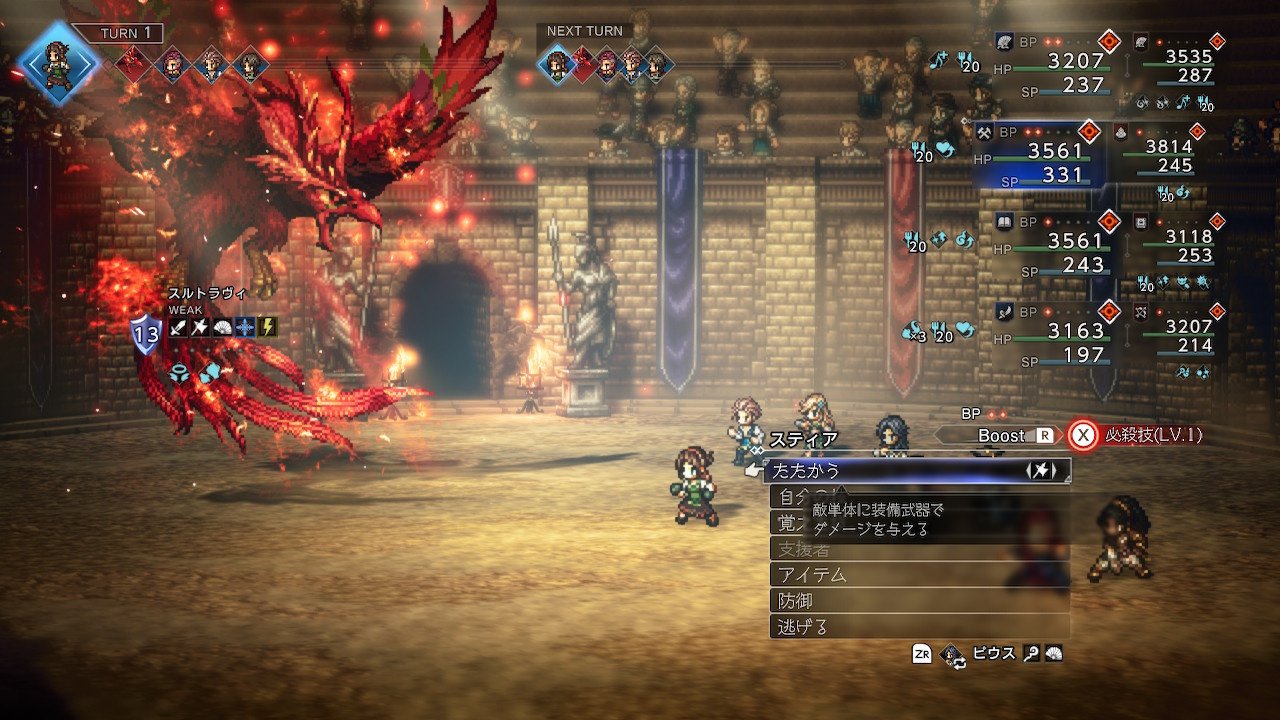Click the axe weapon selector on たたかう
This screenshot has height=720, width=1280.
[x=1041, y=471]
